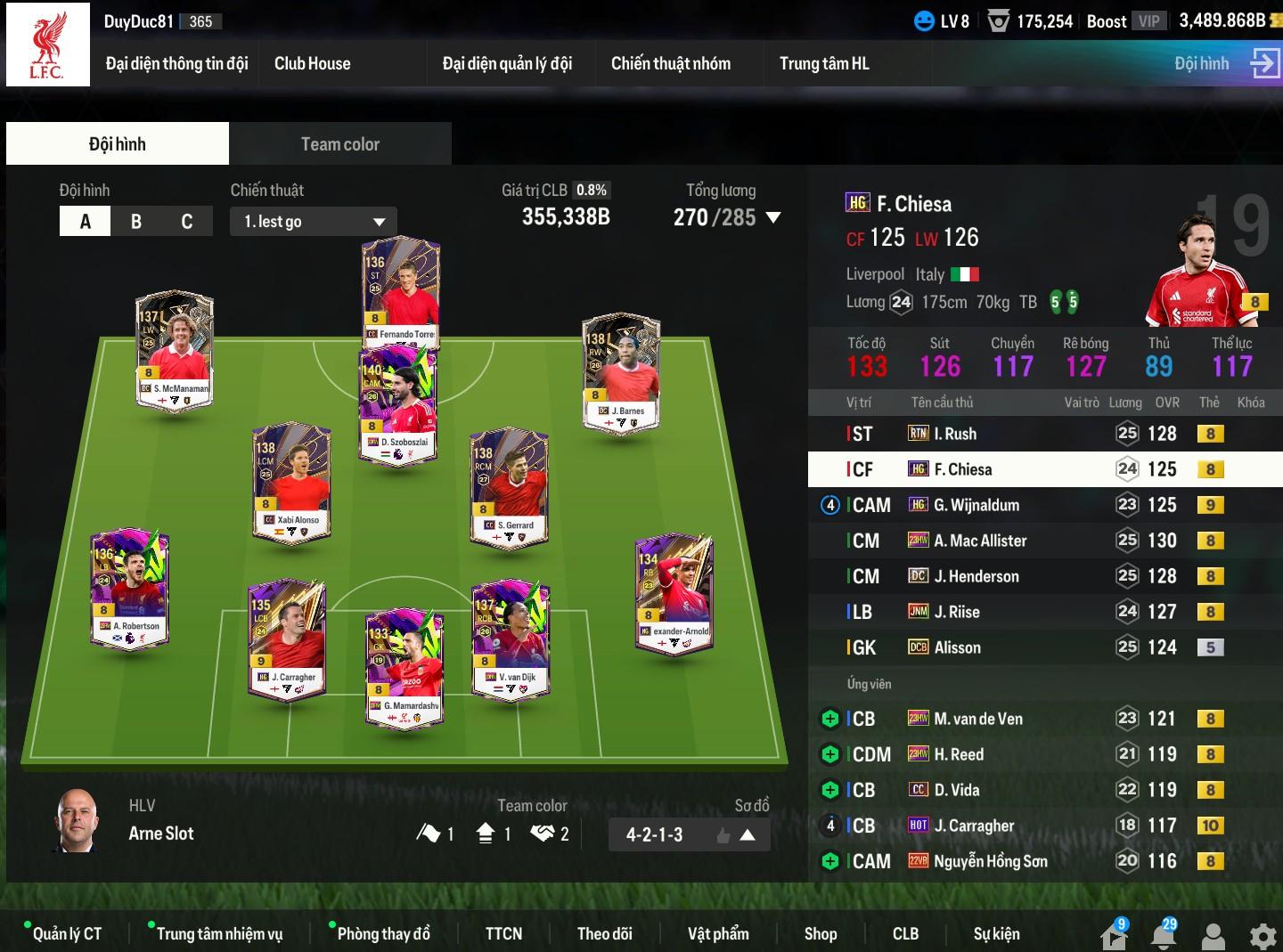Expand the total wage dropdown arrow

coord(773,217)
